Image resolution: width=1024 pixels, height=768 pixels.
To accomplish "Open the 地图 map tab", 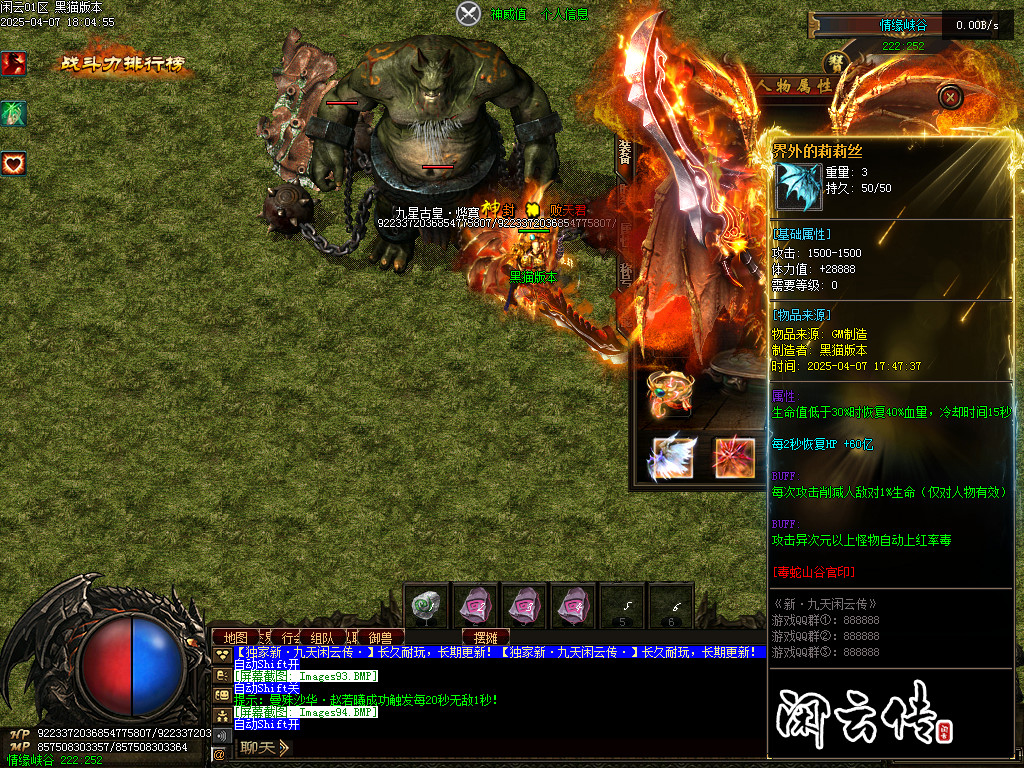I will pos(235,637).
